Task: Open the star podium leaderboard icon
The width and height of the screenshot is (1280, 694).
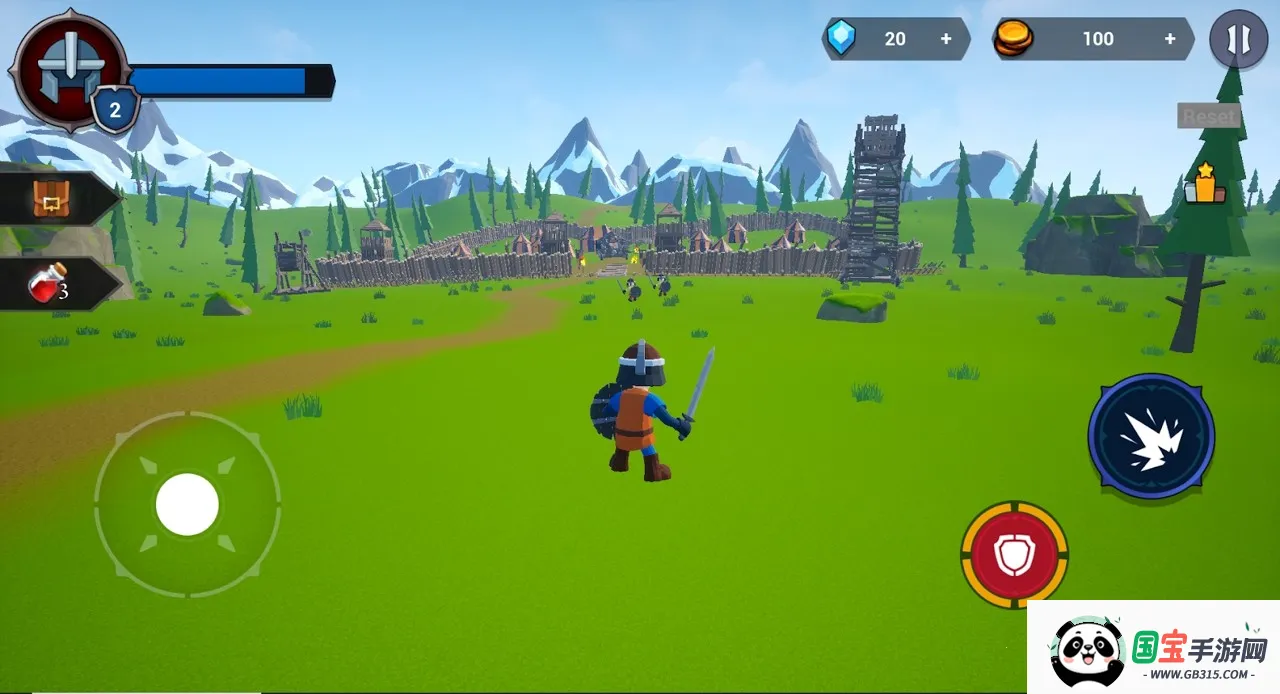Action: coord(1200,184)
